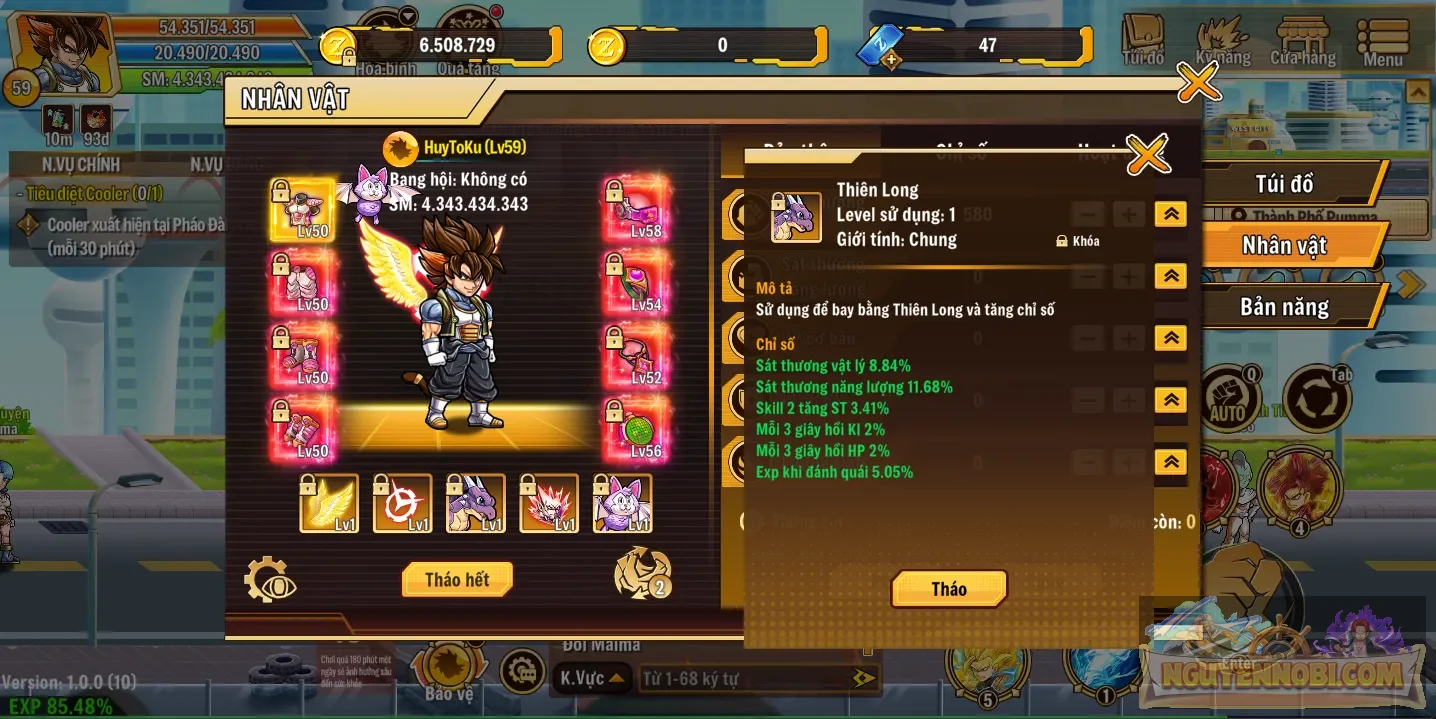
Task: Unequip Thiên Long with the Tháo button
Action: pyautogui.click(x=948, y=589)
